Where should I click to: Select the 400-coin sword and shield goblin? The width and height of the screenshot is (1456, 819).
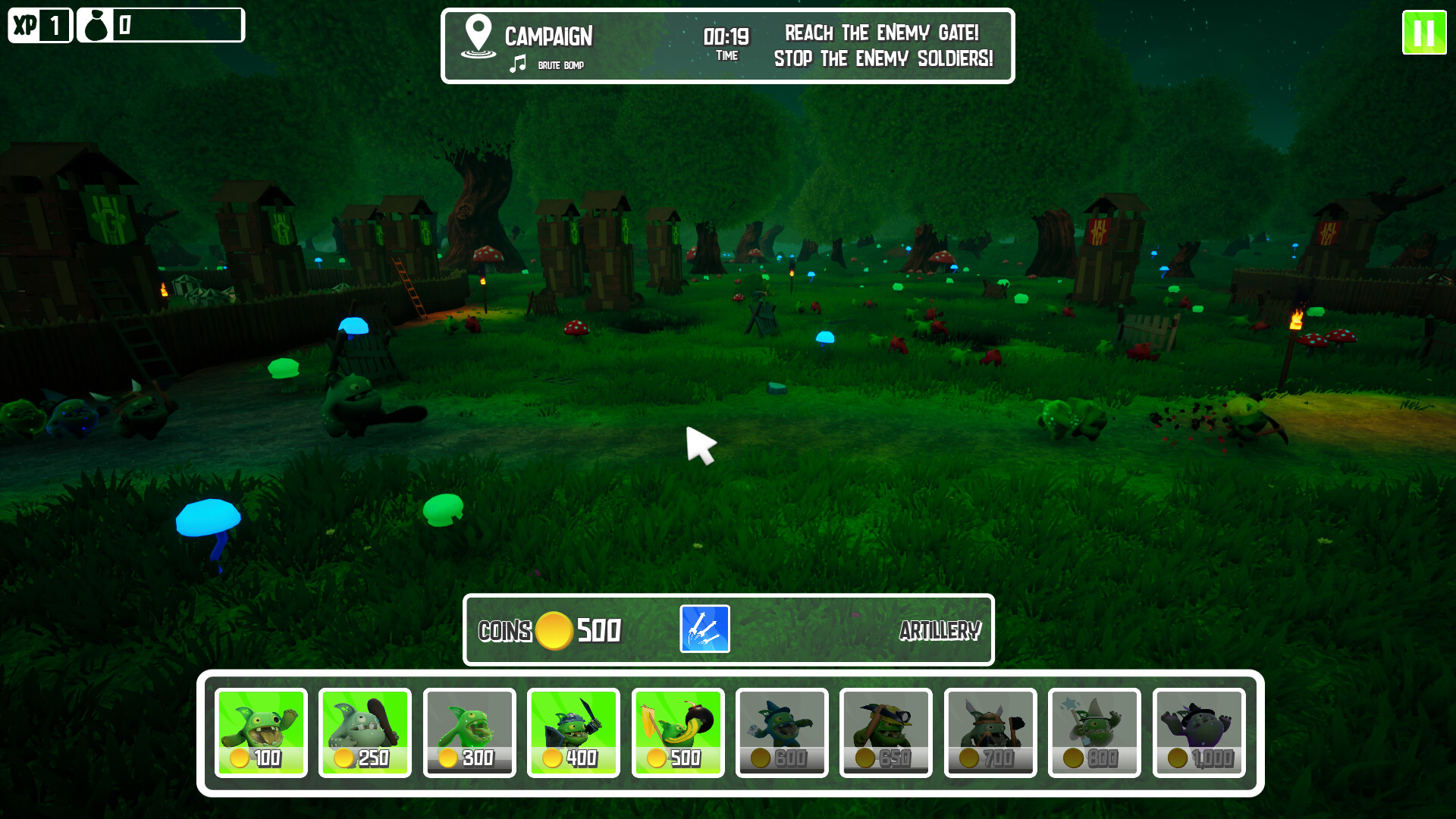tap(573, 731)
